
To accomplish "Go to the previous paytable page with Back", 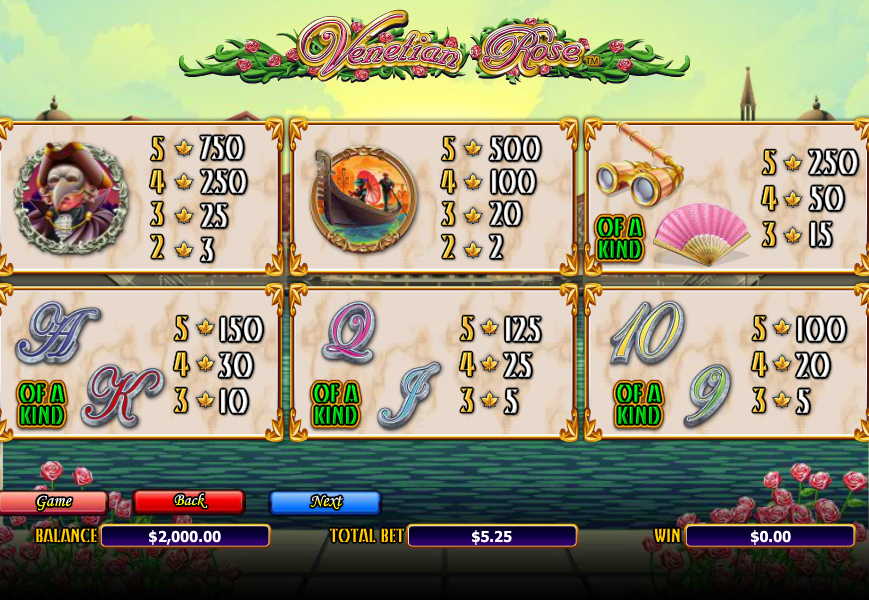I will coord(189,501).
